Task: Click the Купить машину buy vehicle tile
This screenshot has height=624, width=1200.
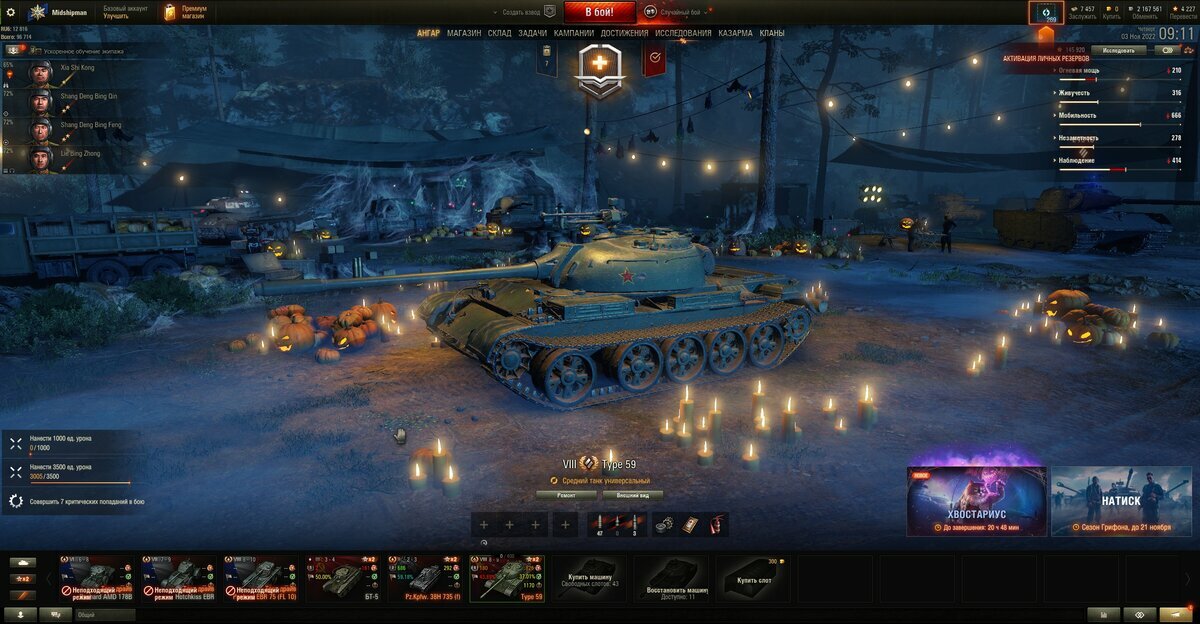Action: pyautogui.click(x=589, y=578)
